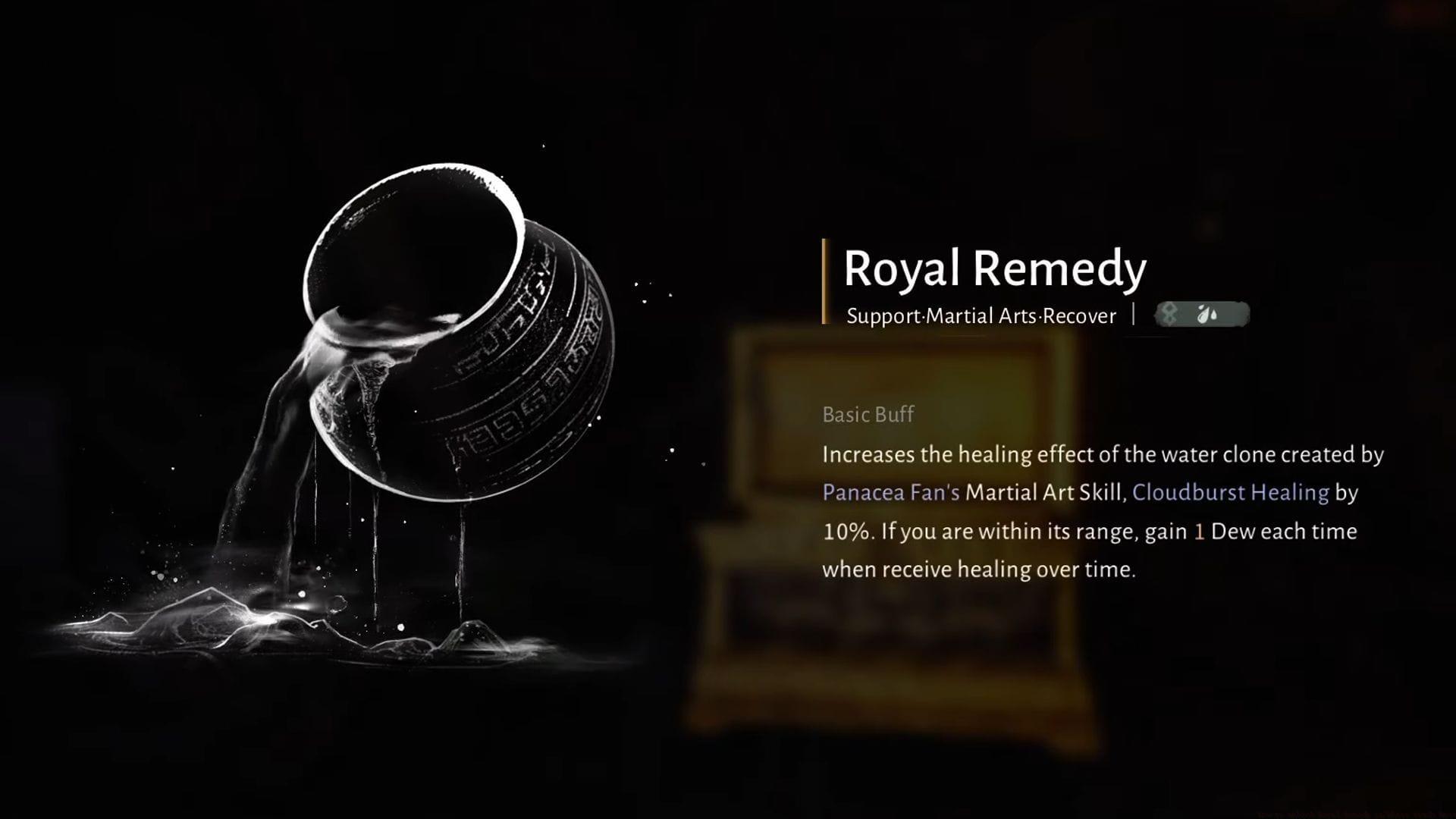Click the diamond rune rarity icon

pos(1168,315)
